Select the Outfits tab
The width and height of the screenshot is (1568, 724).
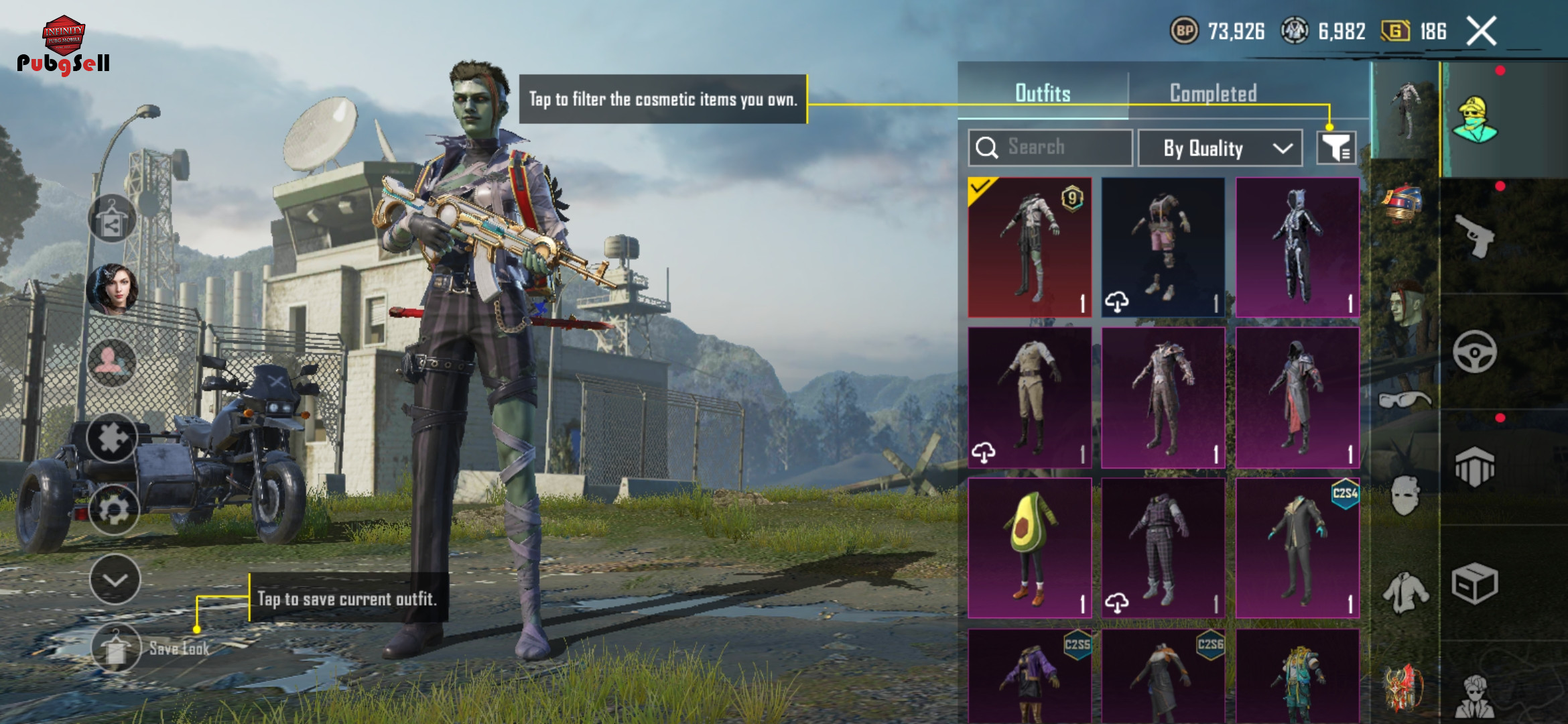point(1043,93)
